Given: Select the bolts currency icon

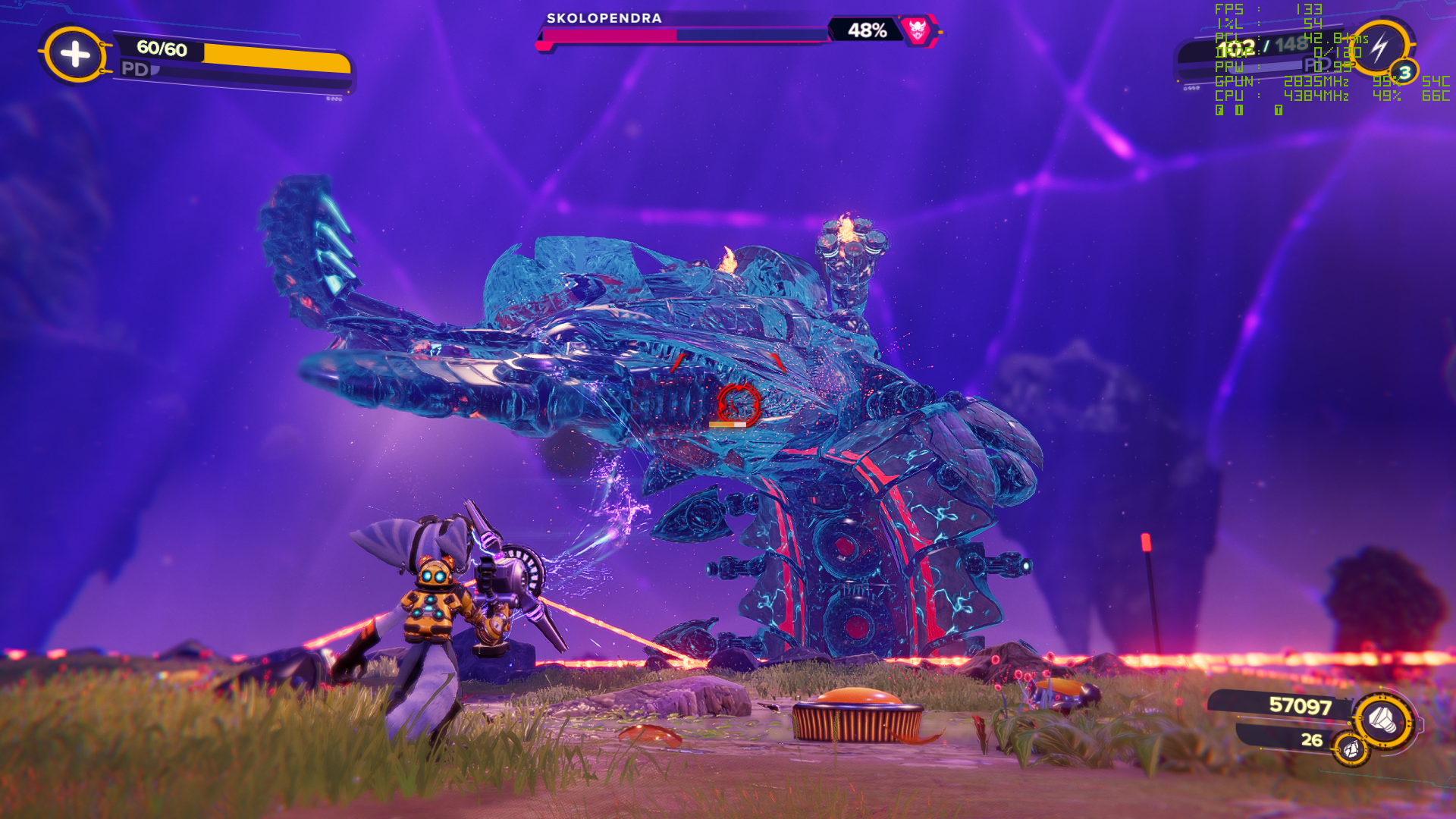Looking at the screenshot, I should [x=1382, y=719].
